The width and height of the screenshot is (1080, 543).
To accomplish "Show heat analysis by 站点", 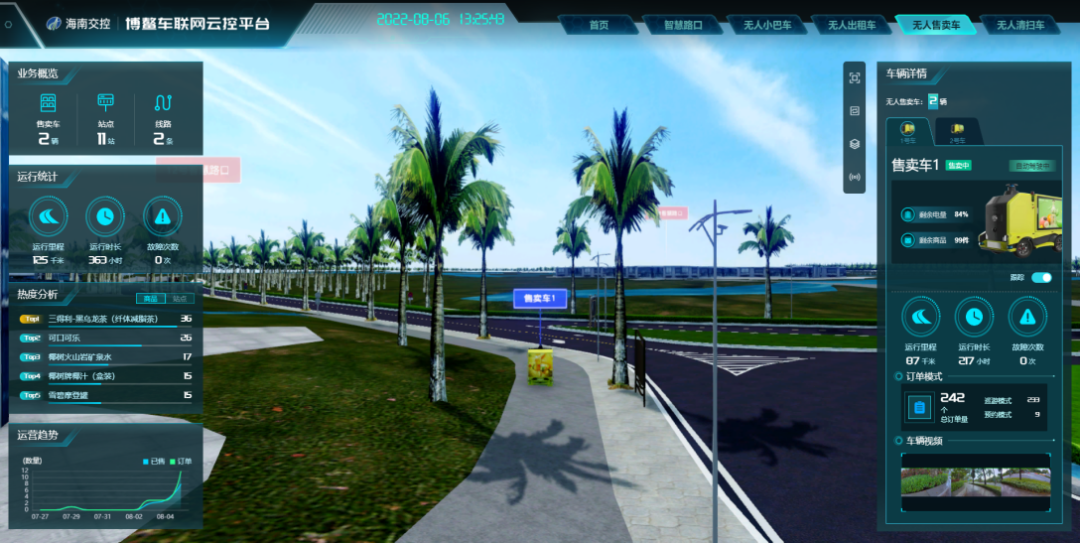I will point(180,298).
